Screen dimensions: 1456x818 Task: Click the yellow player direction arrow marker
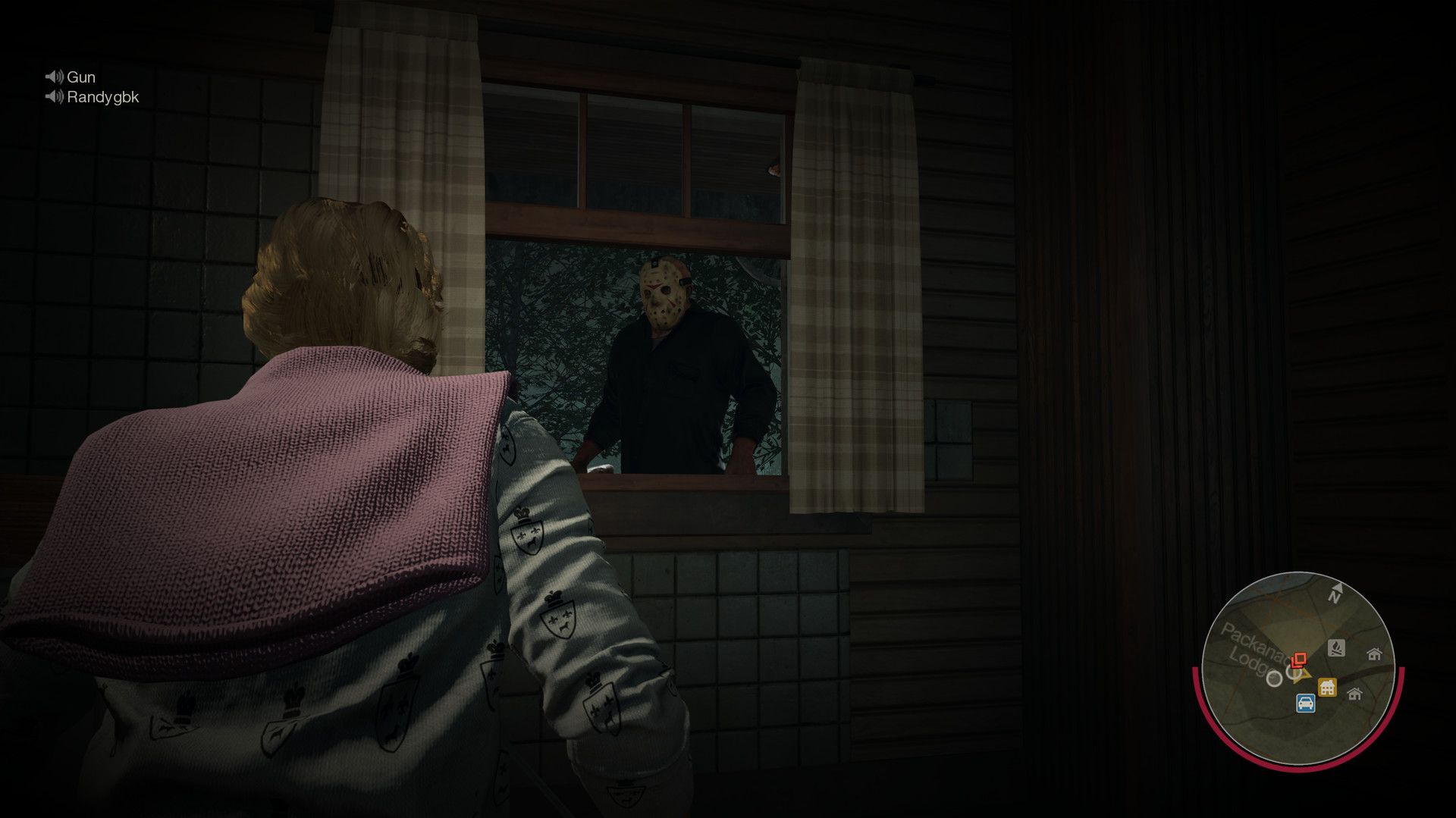(1302, 674)
